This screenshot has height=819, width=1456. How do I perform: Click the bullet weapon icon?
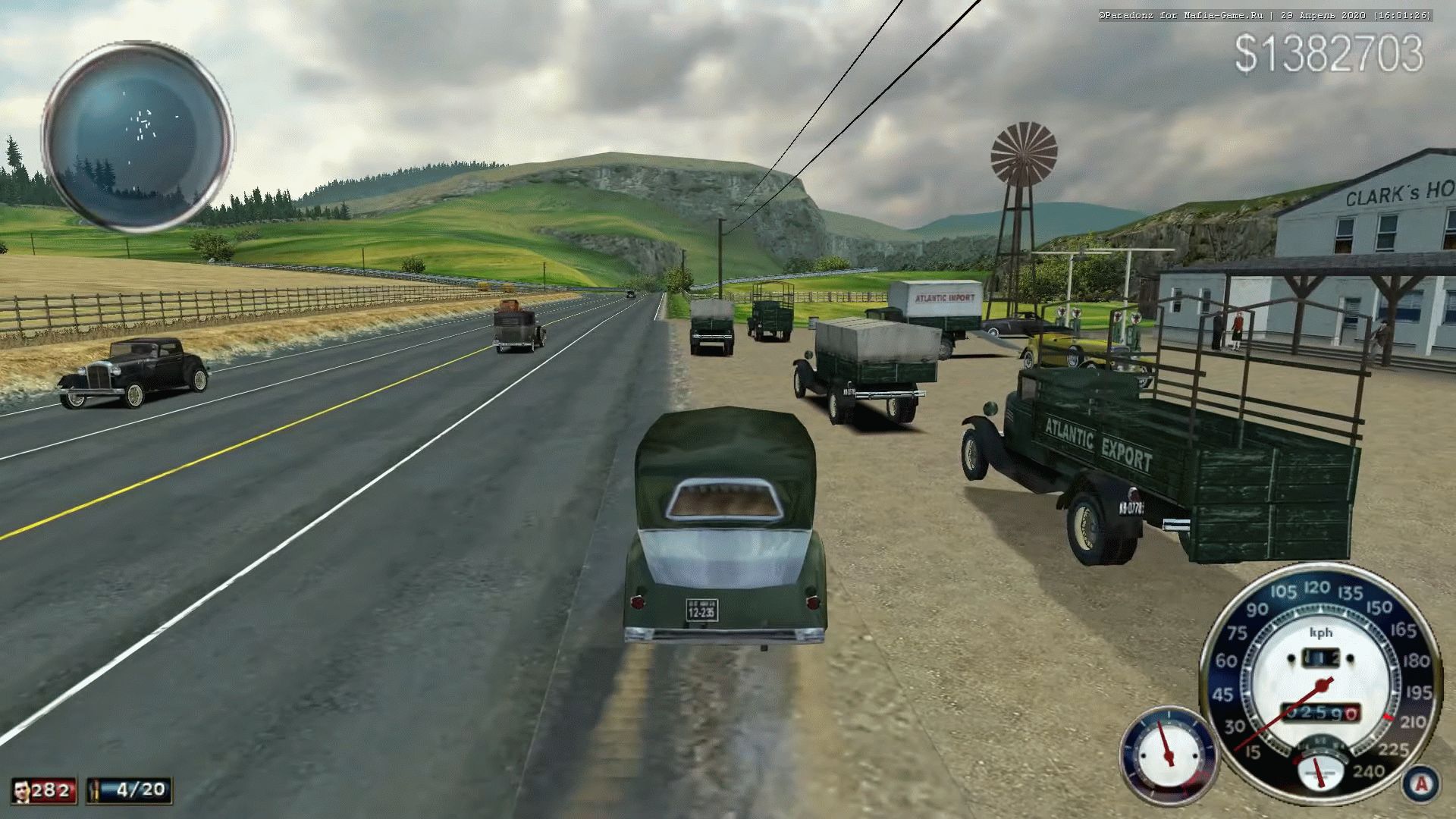[x=96, y=791]
